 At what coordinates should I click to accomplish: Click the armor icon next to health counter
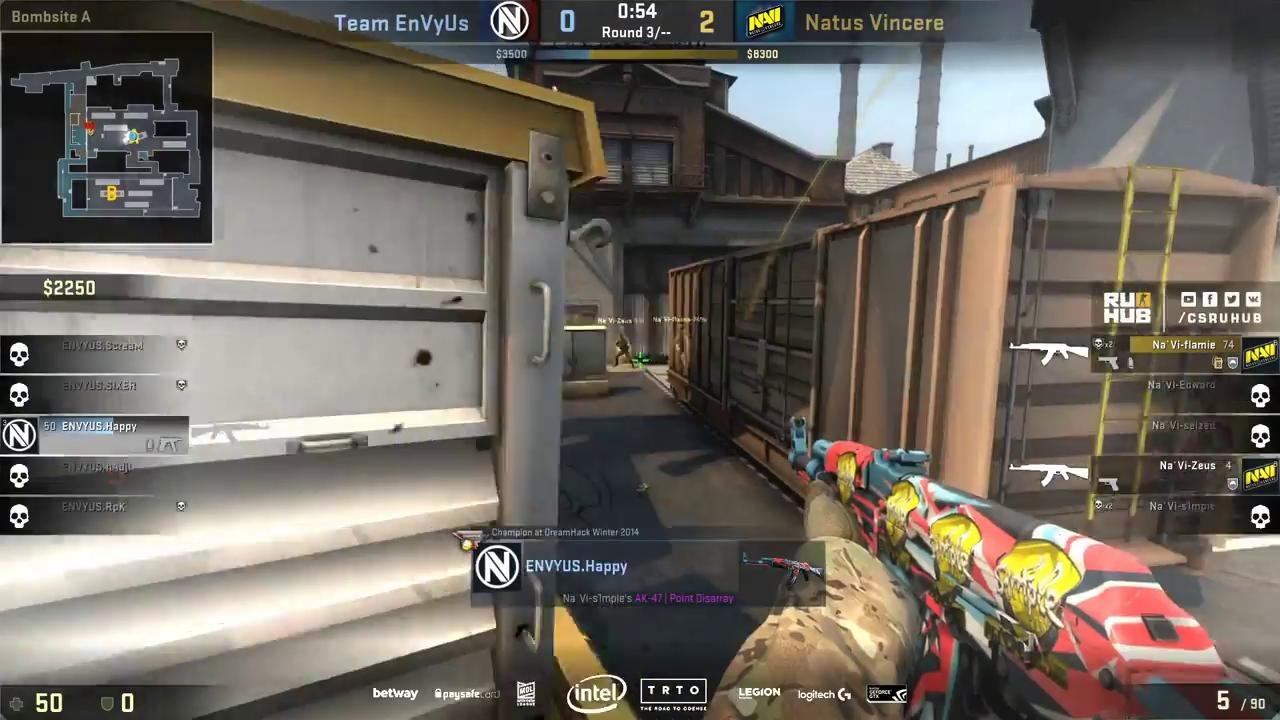pyautogui.click(x=106, y=703)
